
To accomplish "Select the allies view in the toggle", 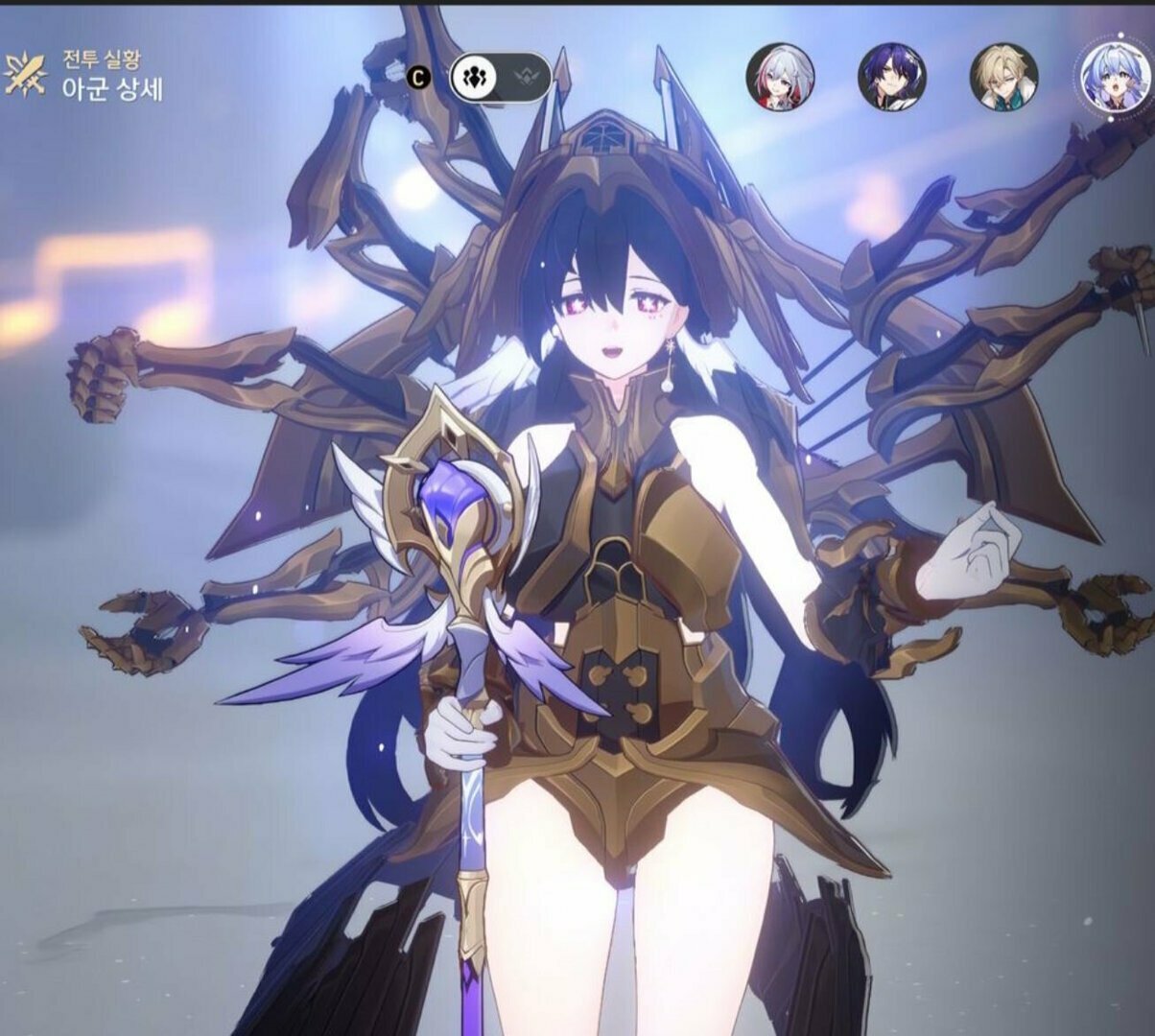I will 472,78.
